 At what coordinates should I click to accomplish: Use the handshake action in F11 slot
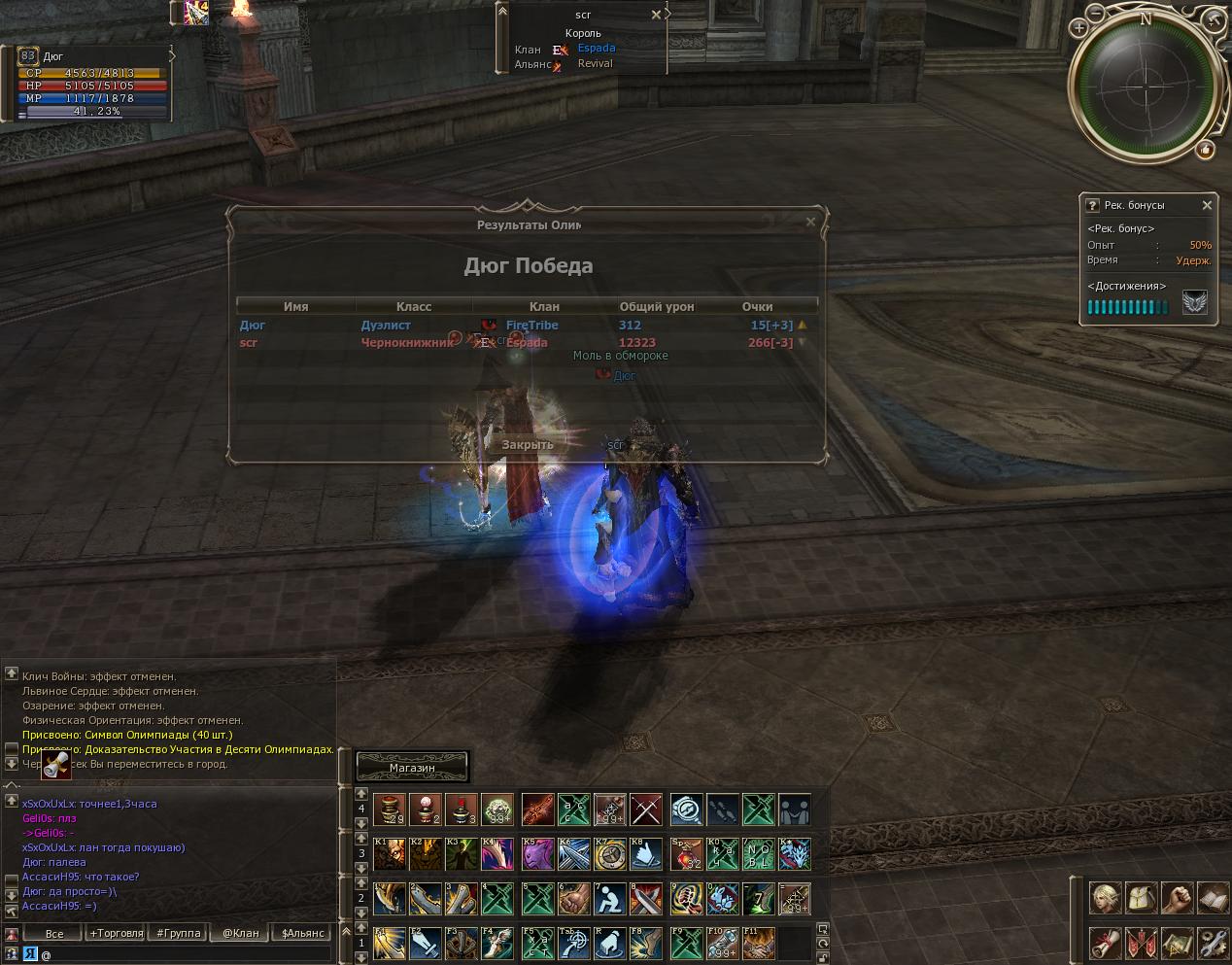[x=759, y=943]
